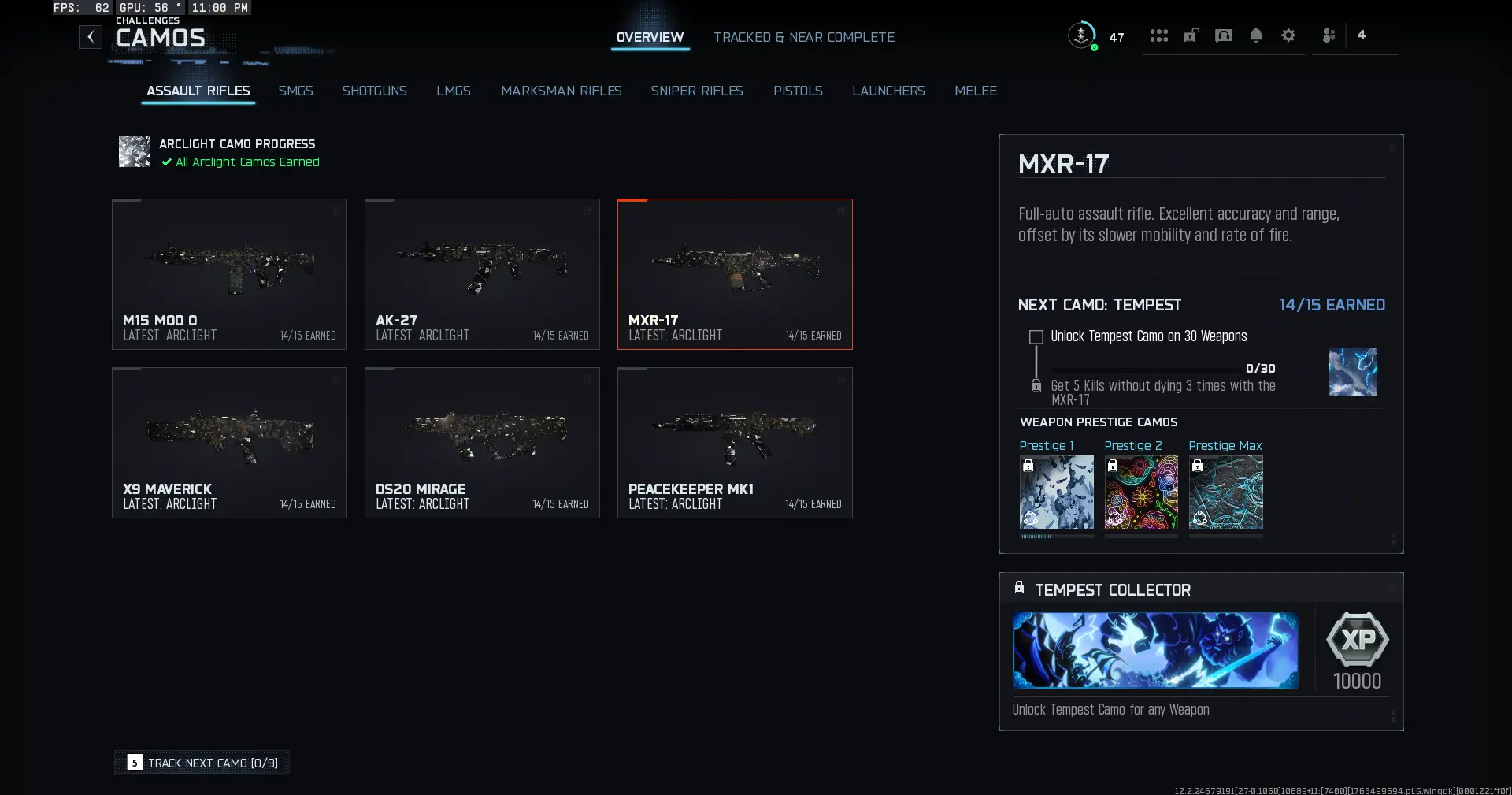
Task: Select the Melee weapon category
Action: (975, 91)
